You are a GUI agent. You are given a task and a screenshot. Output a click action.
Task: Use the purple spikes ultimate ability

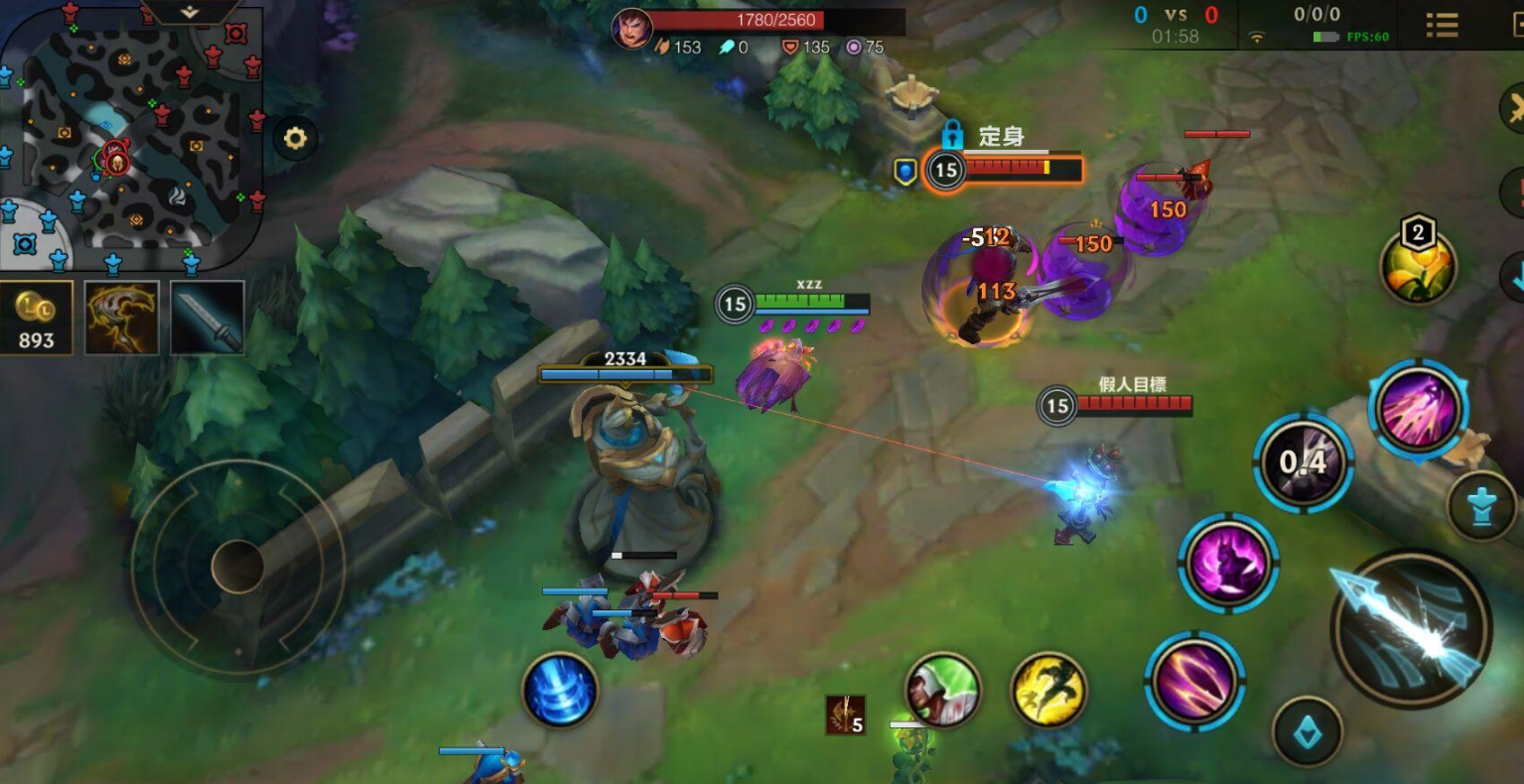click(1418, 408)
